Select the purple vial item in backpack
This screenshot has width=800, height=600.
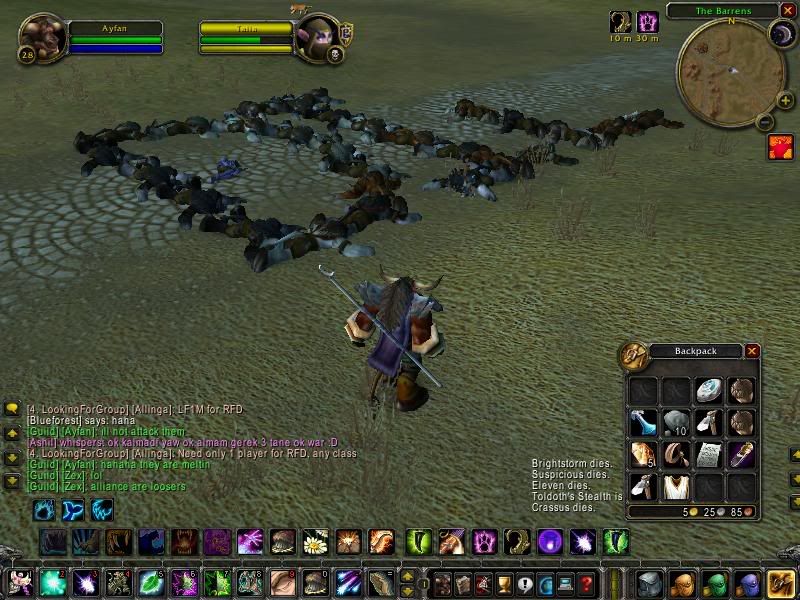click(740, 454)
